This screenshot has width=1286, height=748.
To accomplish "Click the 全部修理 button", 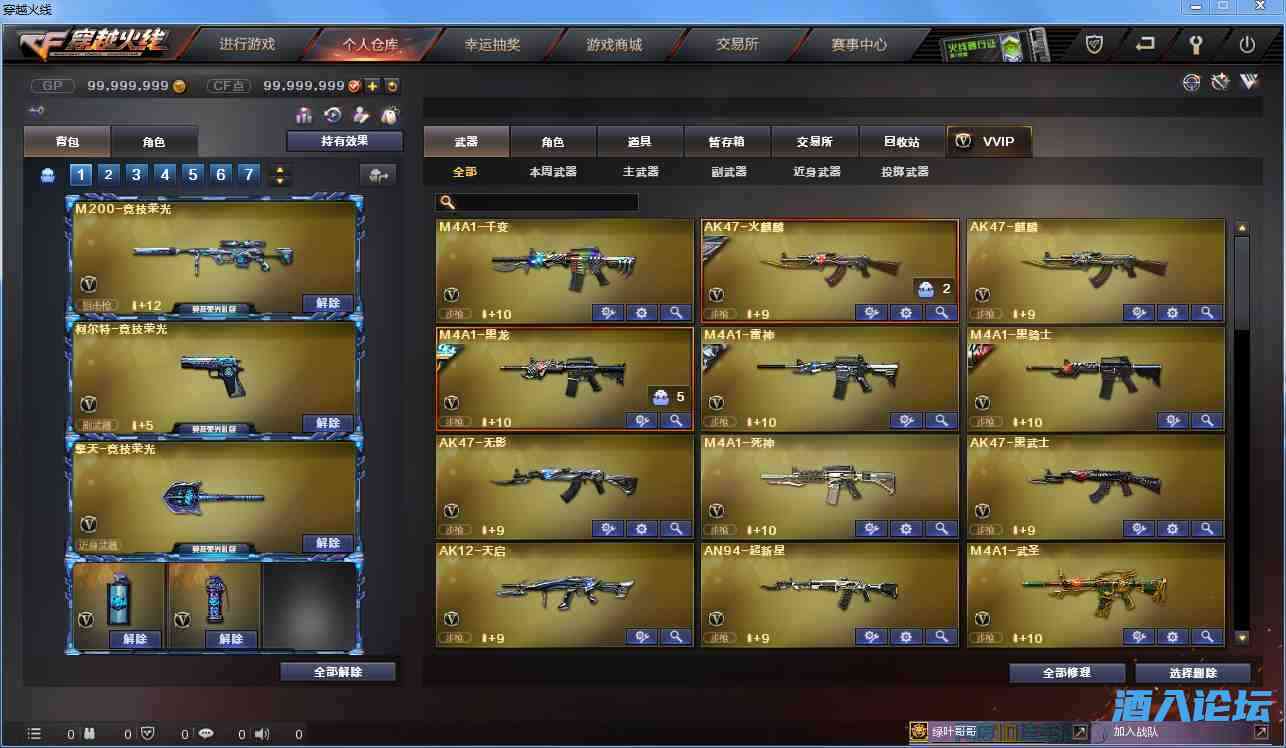I will coord(1066,671).
